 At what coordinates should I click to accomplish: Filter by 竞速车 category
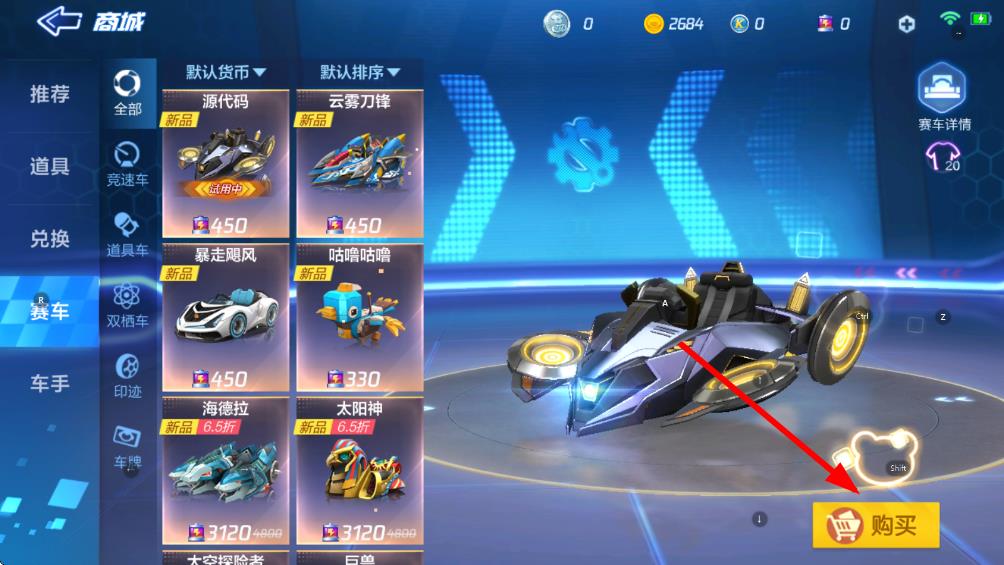click(x=128, y=164)
